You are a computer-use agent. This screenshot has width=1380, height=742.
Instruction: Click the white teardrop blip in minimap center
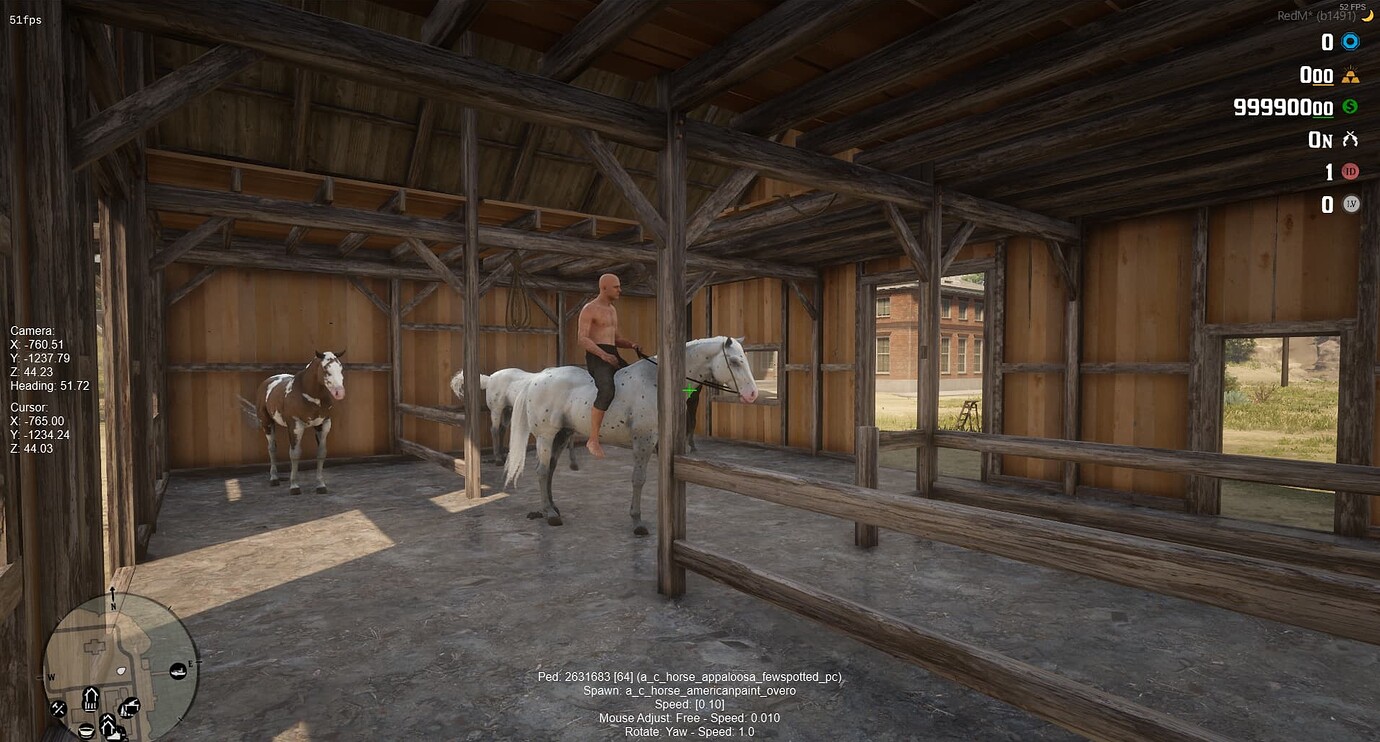[x=121, y=670]
